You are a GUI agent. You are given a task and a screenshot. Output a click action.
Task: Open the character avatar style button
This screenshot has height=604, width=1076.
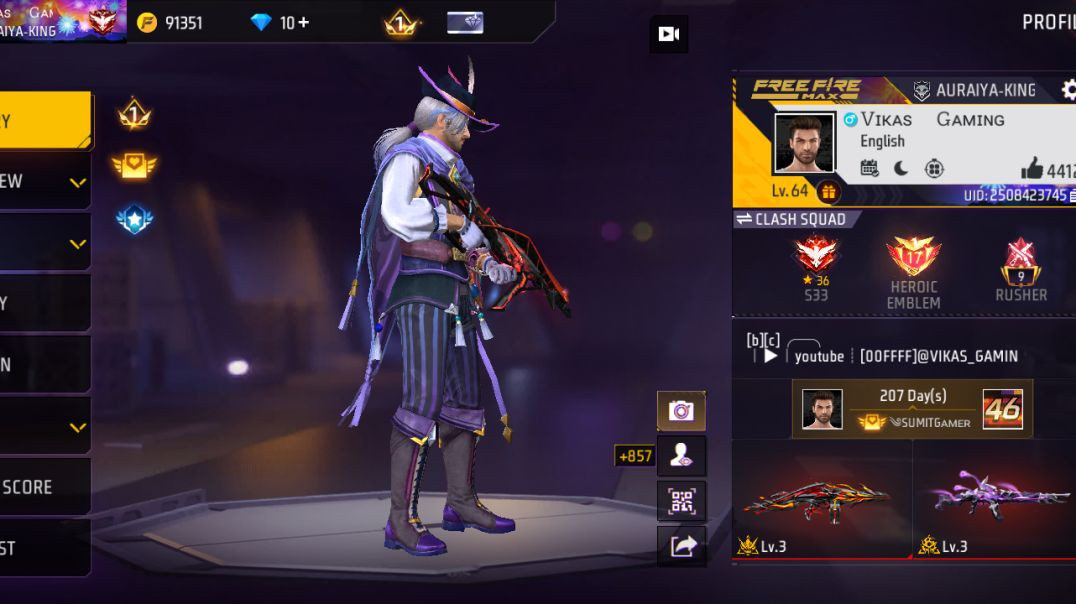681,456
